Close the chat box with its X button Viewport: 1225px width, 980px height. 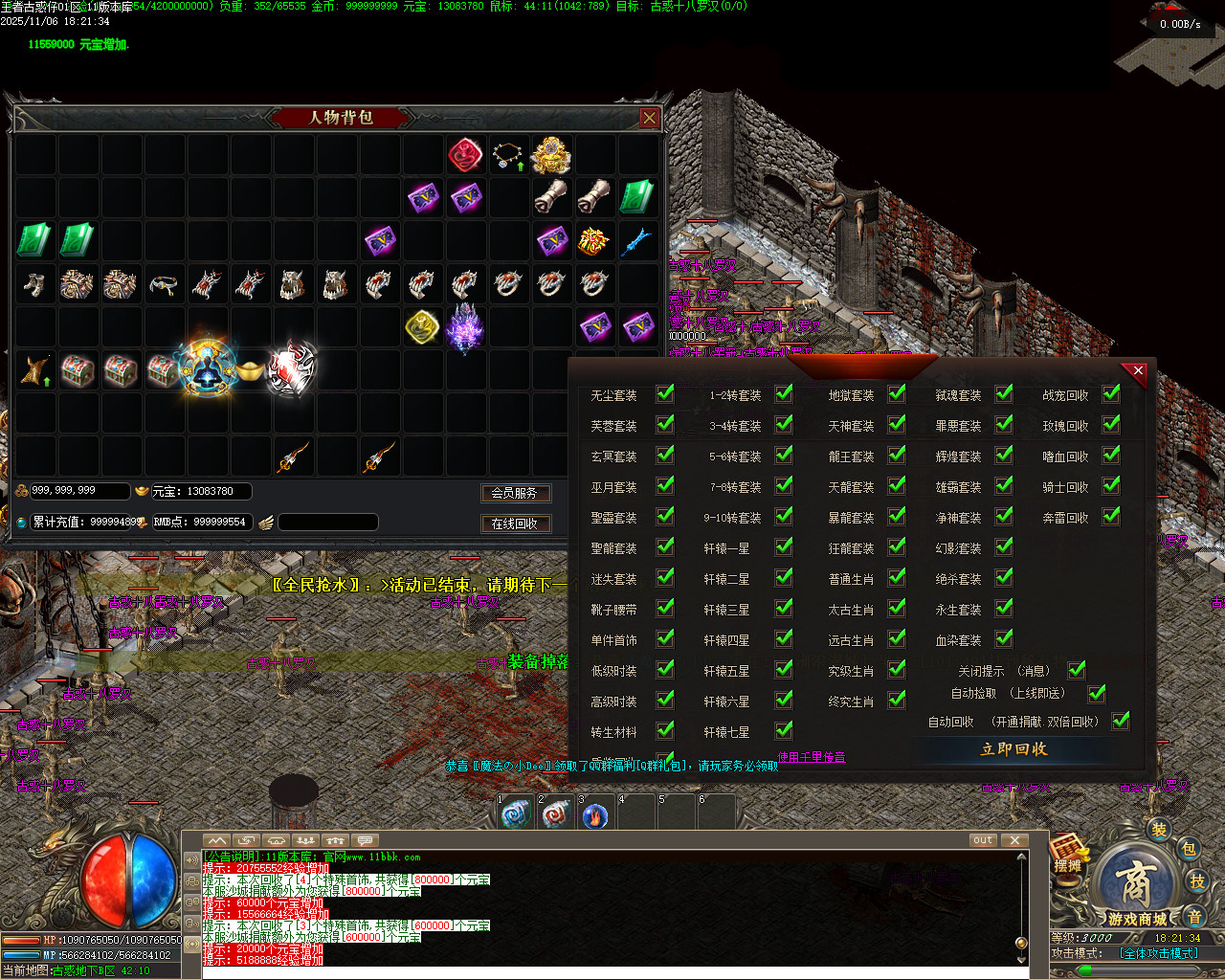1014,840
